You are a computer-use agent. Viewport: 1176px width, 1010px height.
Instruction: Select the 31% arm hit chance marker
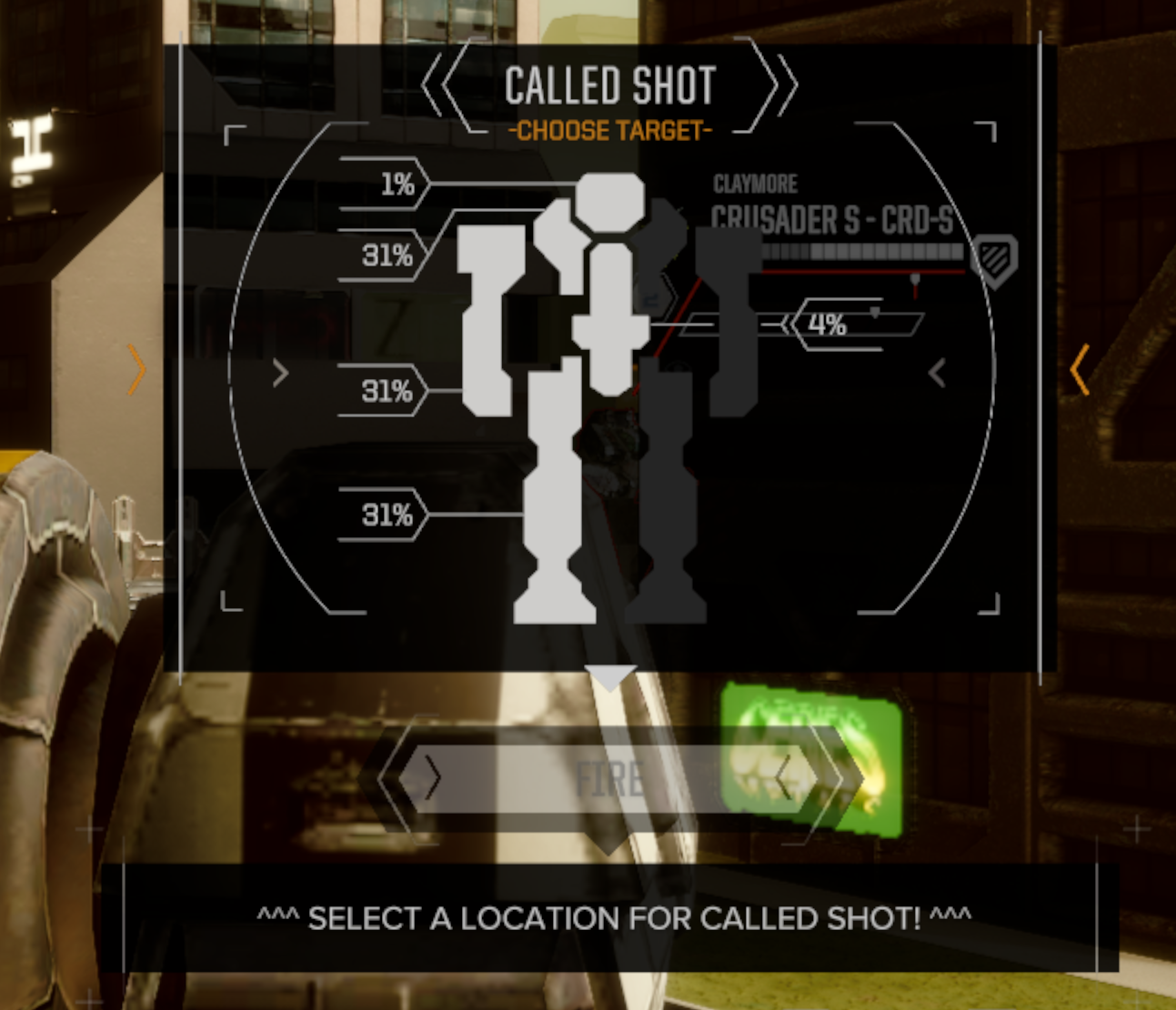pos(388,390)
